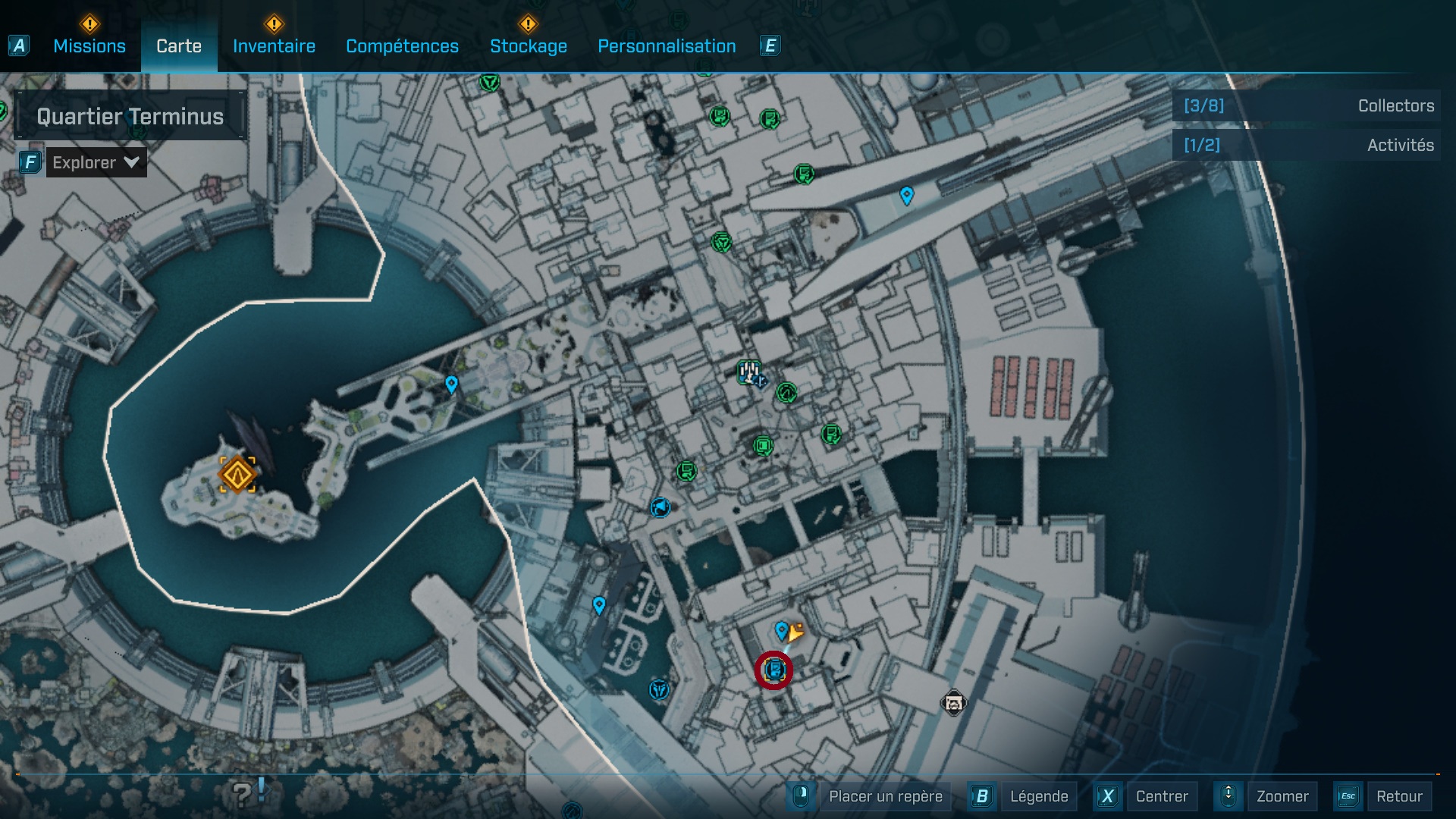Viewport: 1456px width, 819px height.
Task: Click the red-circled blue vendor icon
Action: tap(775, 670)
